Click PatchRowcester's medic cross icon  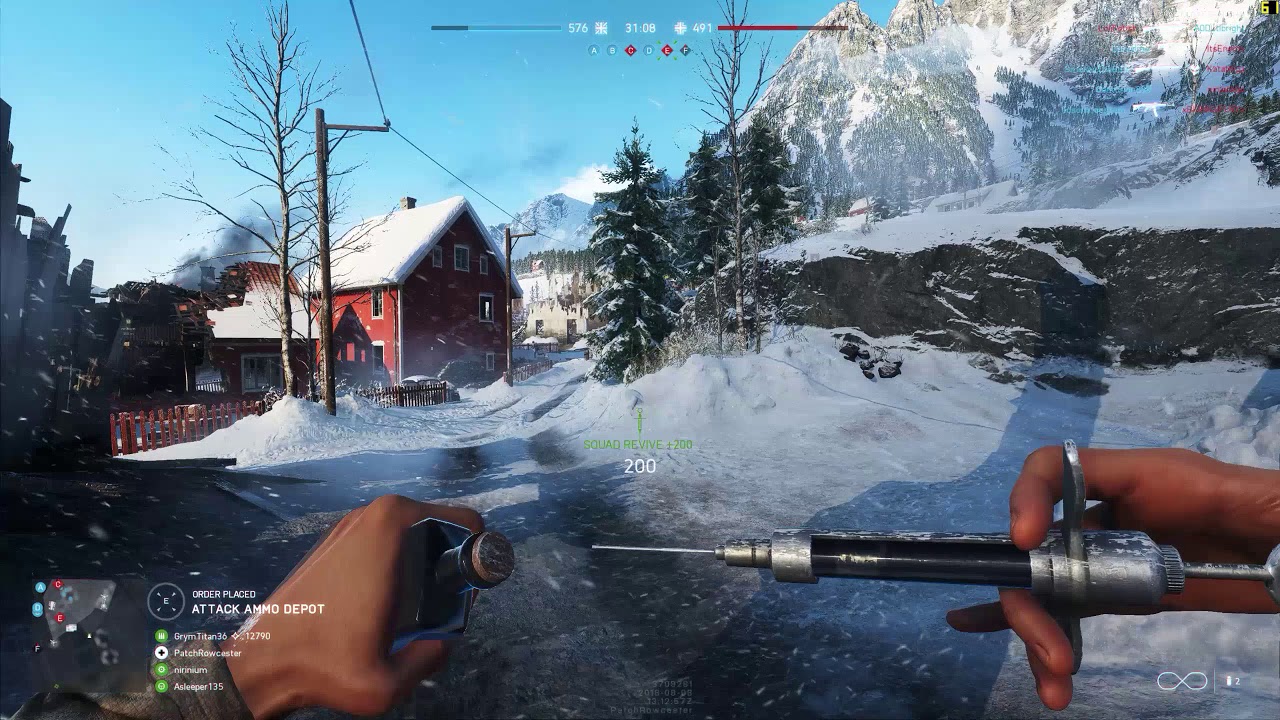(x=162, y=653)
